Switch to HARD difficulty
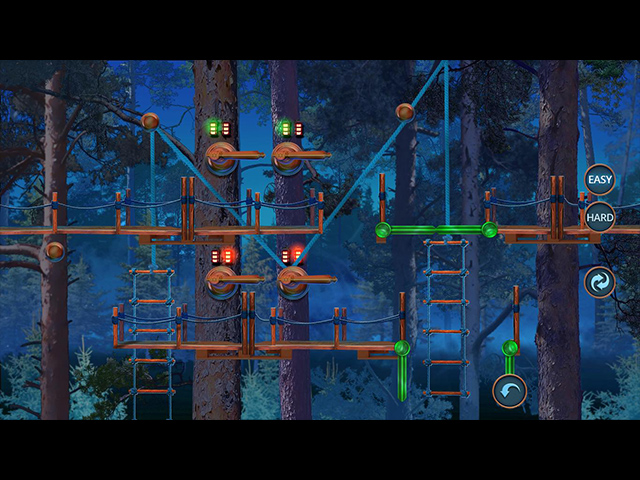 pyautogui.click(x=599, y=217)
